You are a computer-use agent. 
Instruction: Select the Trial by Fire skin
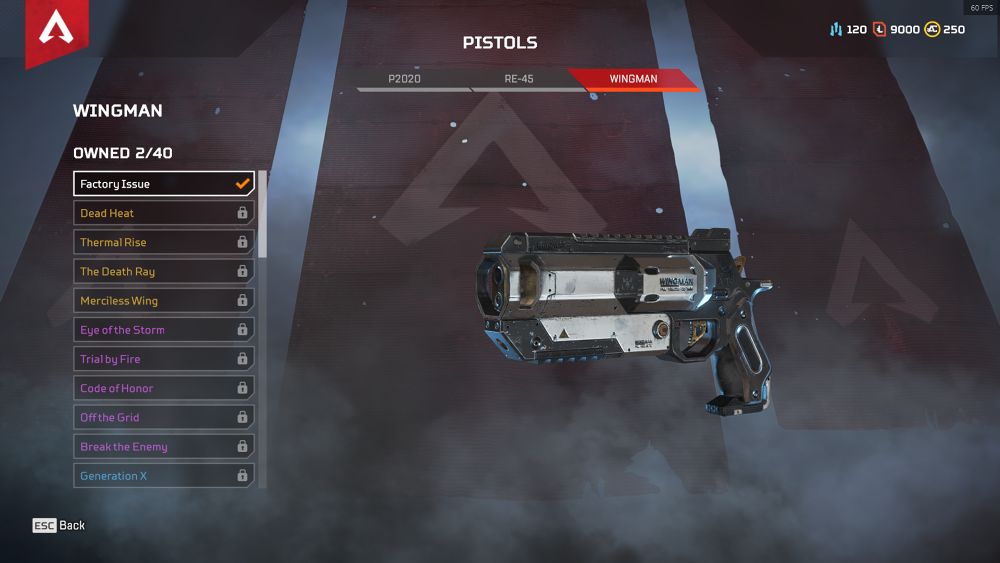164,359
